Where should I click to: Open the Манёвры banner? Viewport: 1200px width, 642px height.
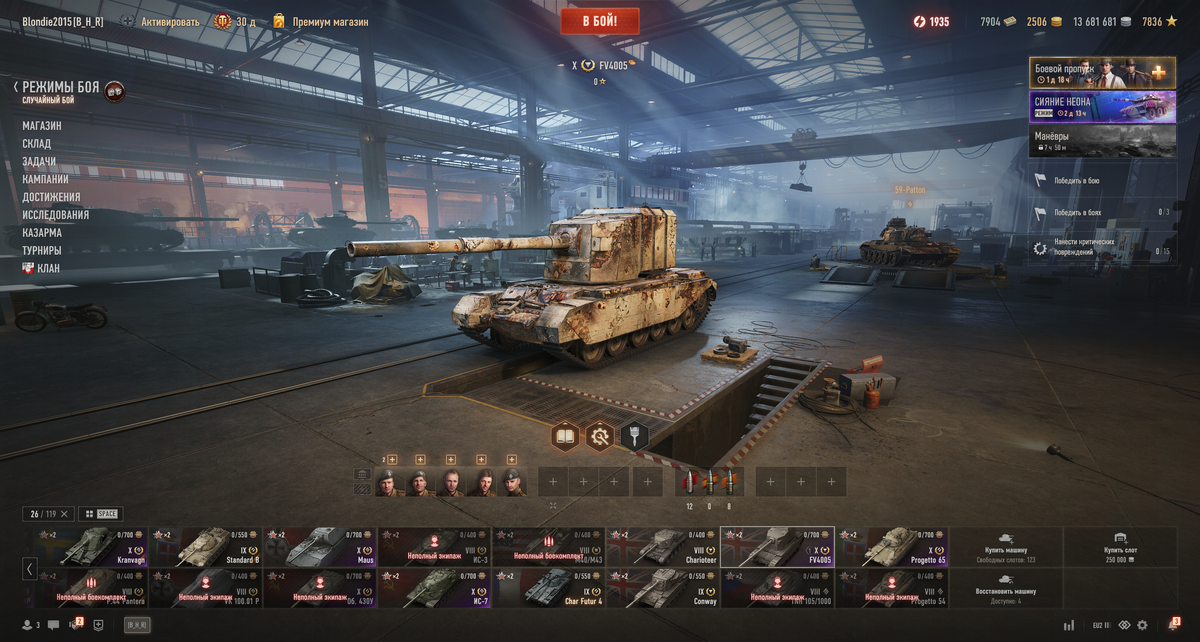point(1102,140)
